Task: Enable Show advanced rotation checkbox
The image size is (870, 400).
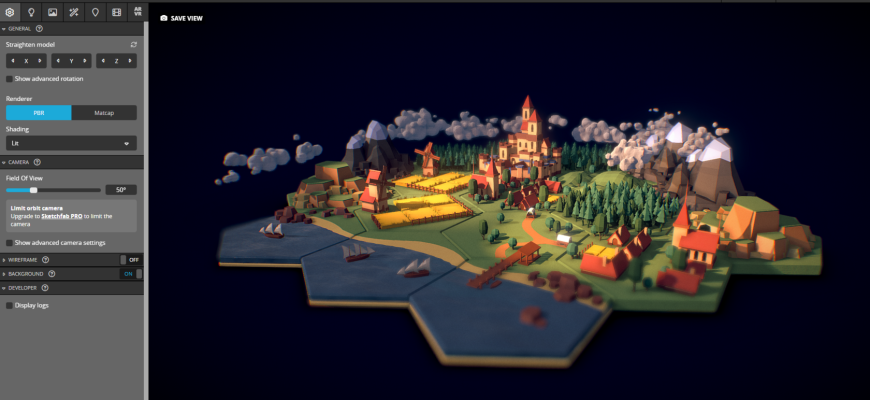Action: [x=10, y=78]
